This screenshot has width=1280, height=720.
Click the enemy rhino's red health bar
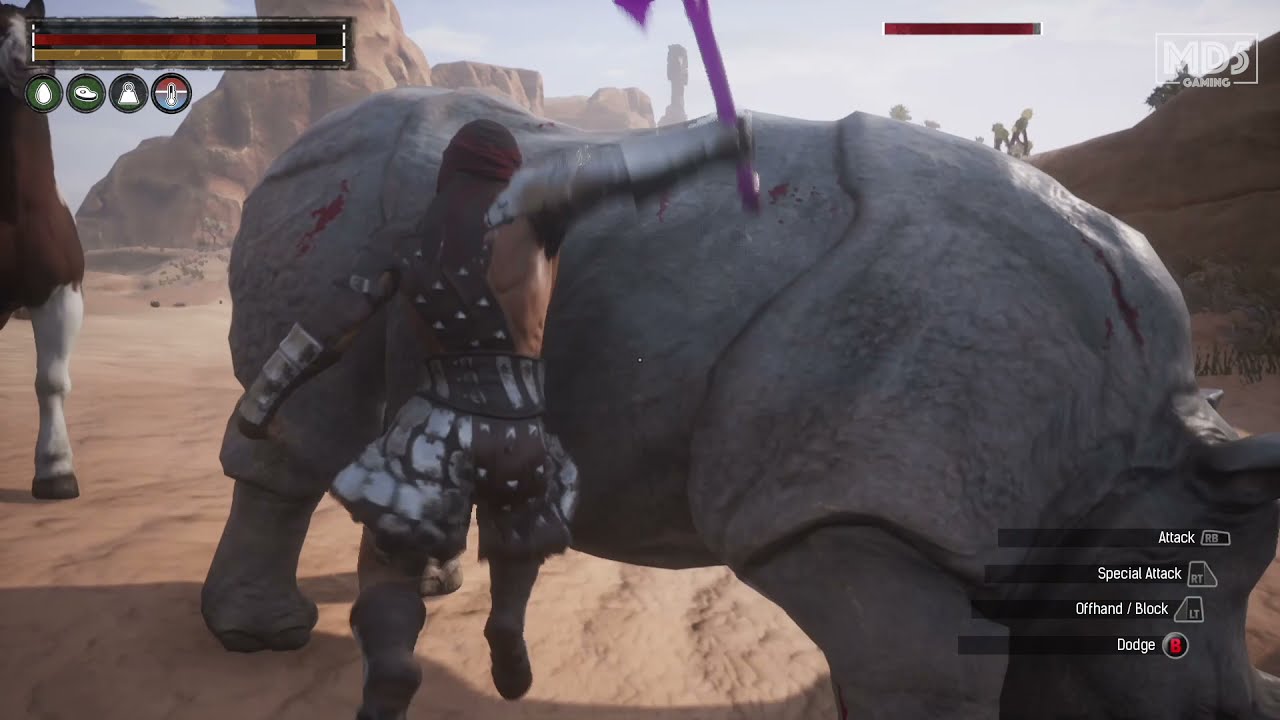(958, 28)
